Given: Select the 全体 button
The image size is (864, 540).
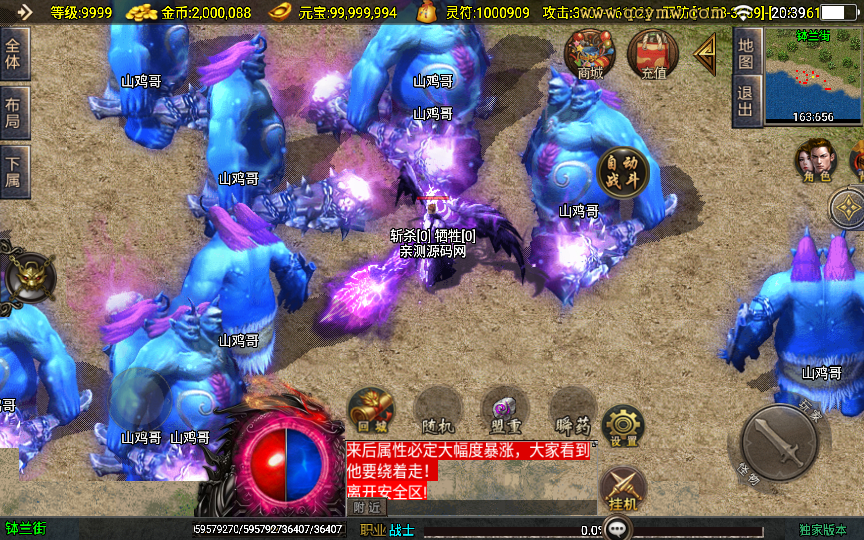Looking at the screenshot, I should click(x=13, y=54).
